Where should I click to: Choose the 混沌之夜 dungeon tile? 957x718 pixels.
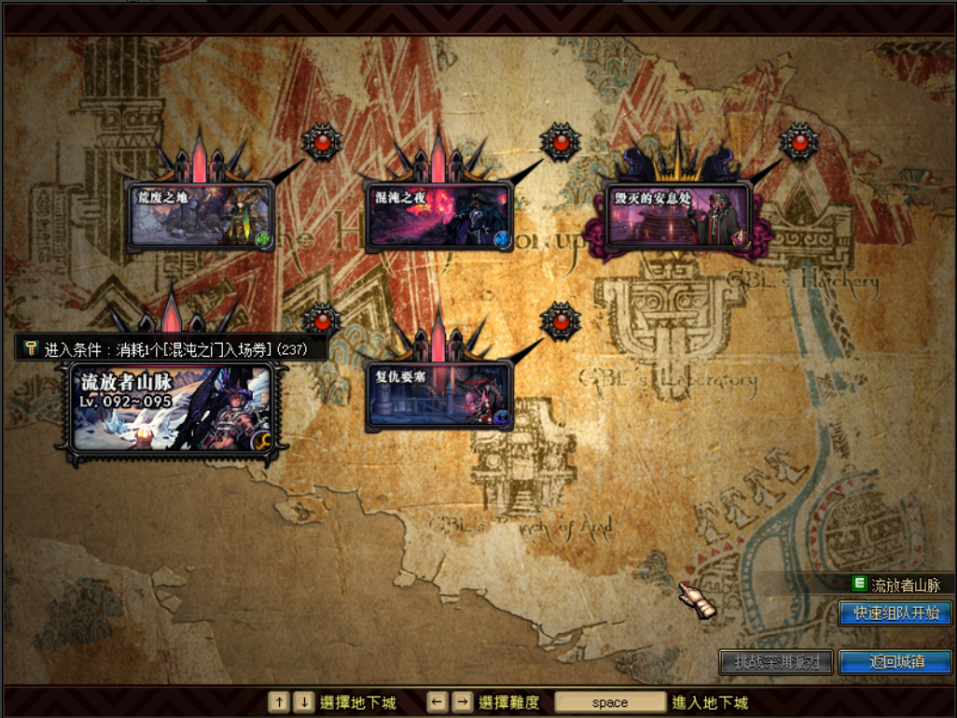point(439,215)
